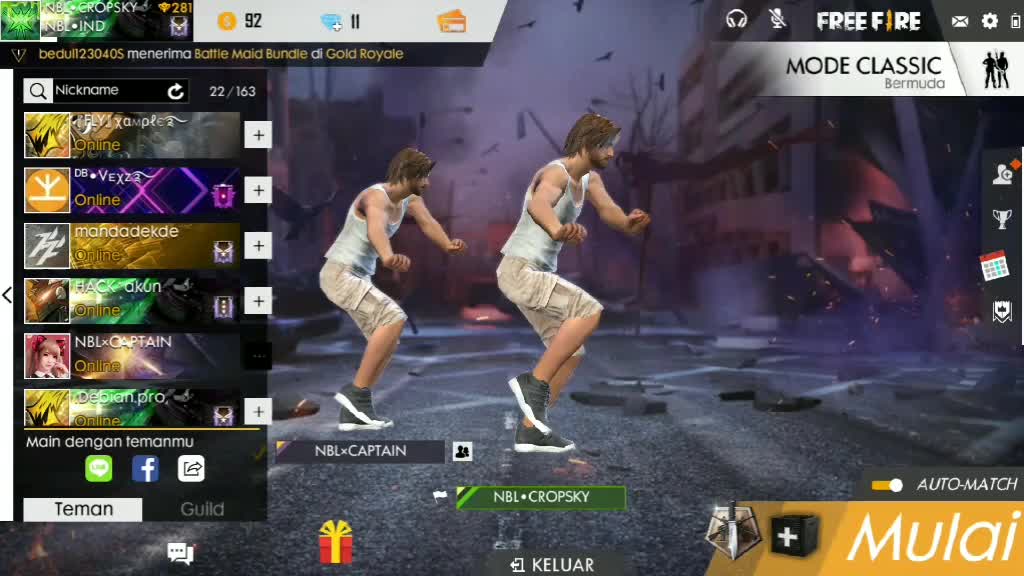This screenshot has width=1024, height=576.
Task: Refresh the friend list
Action: [176, 91]
